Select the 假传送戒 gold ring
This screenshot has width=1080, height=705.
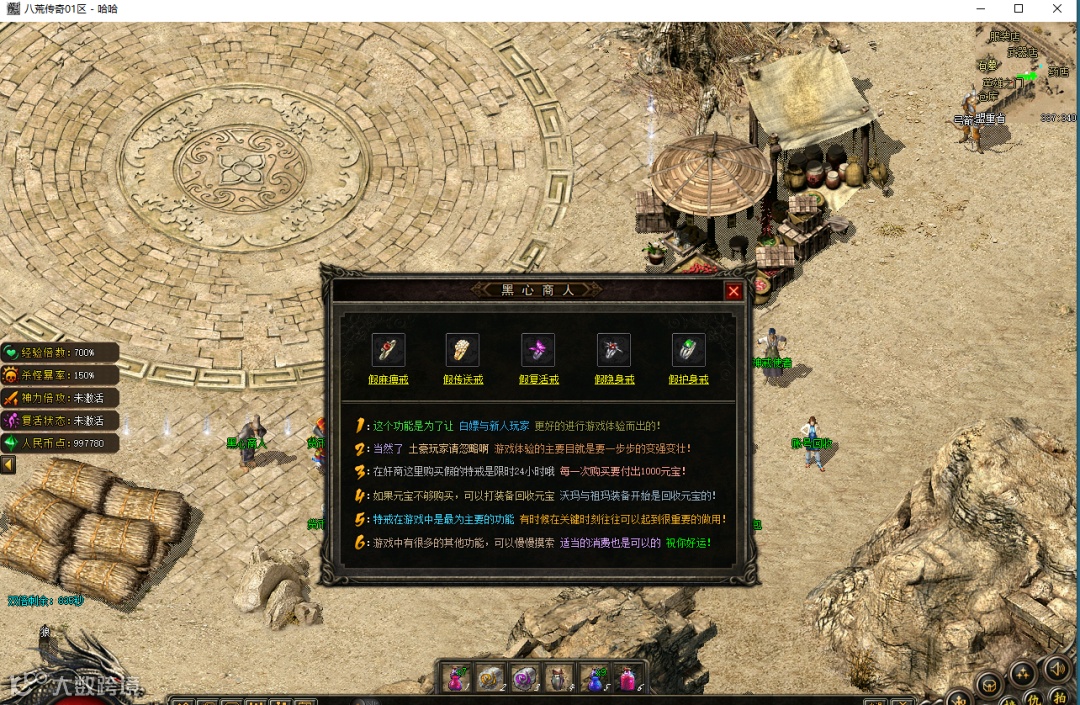point(463,350)
